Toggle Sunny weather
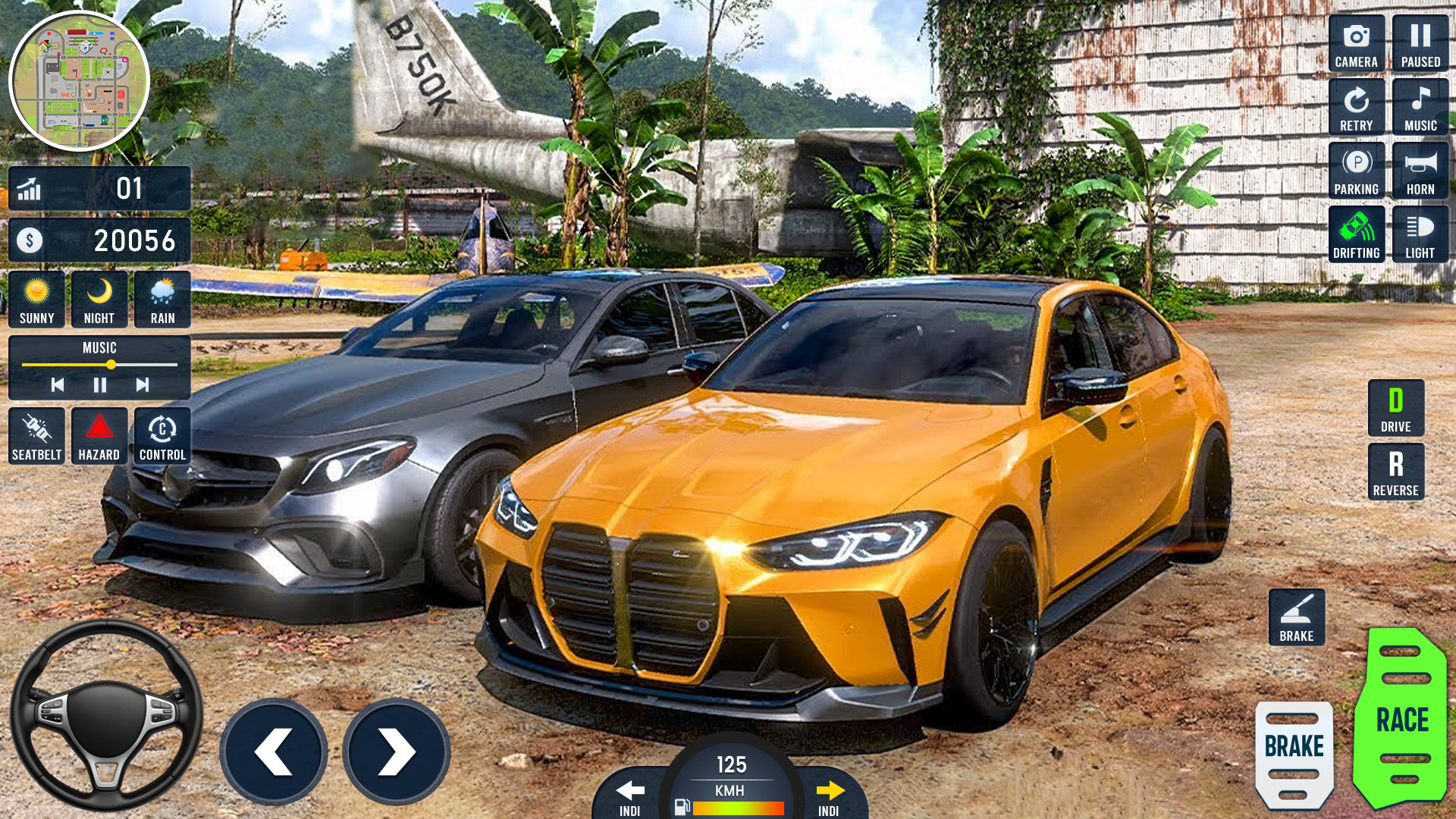This screenshot has width=1456, height=819. pyautogui.click(x=36, y=299)
